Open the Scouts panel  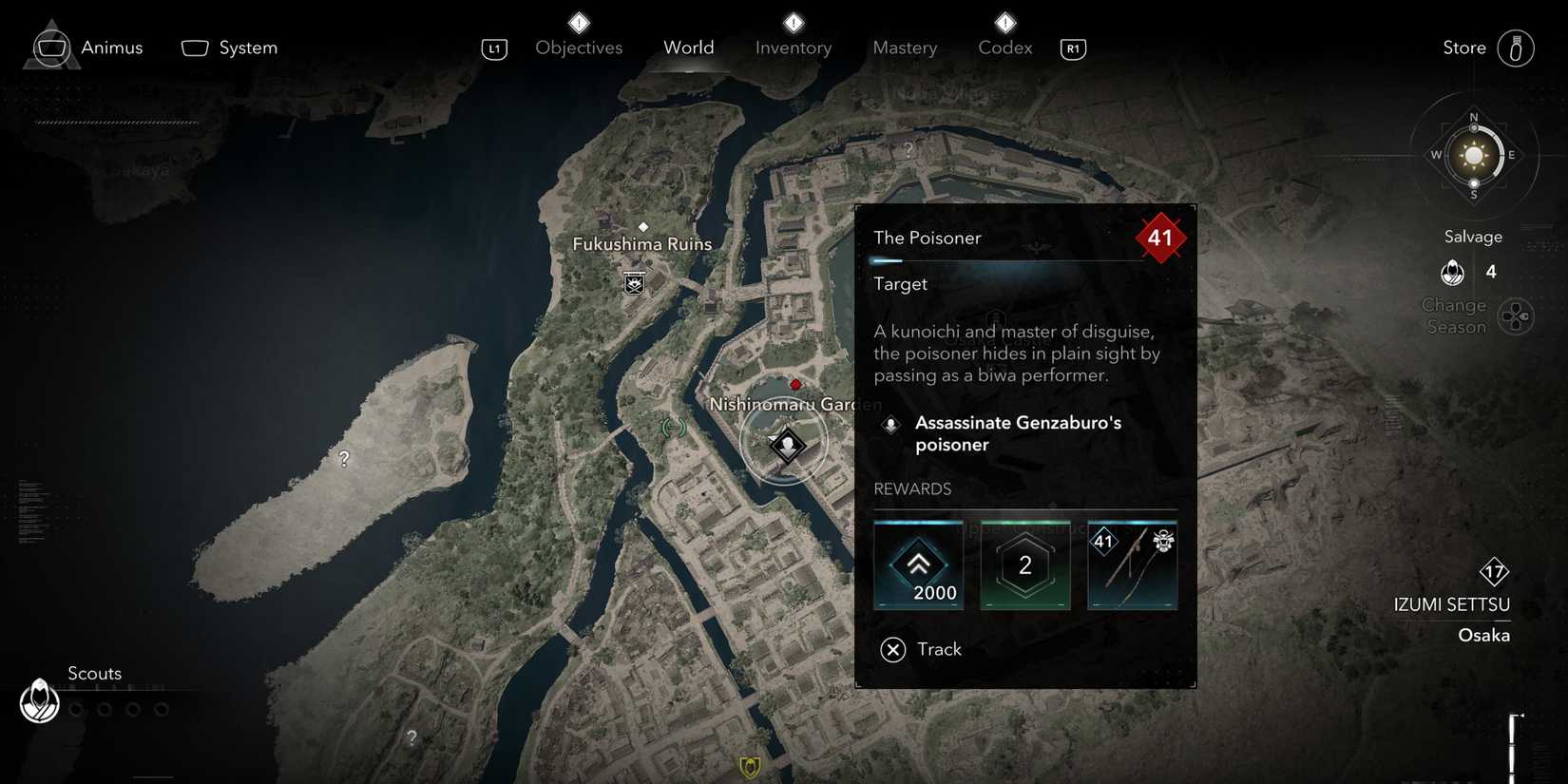coord(40,701)
